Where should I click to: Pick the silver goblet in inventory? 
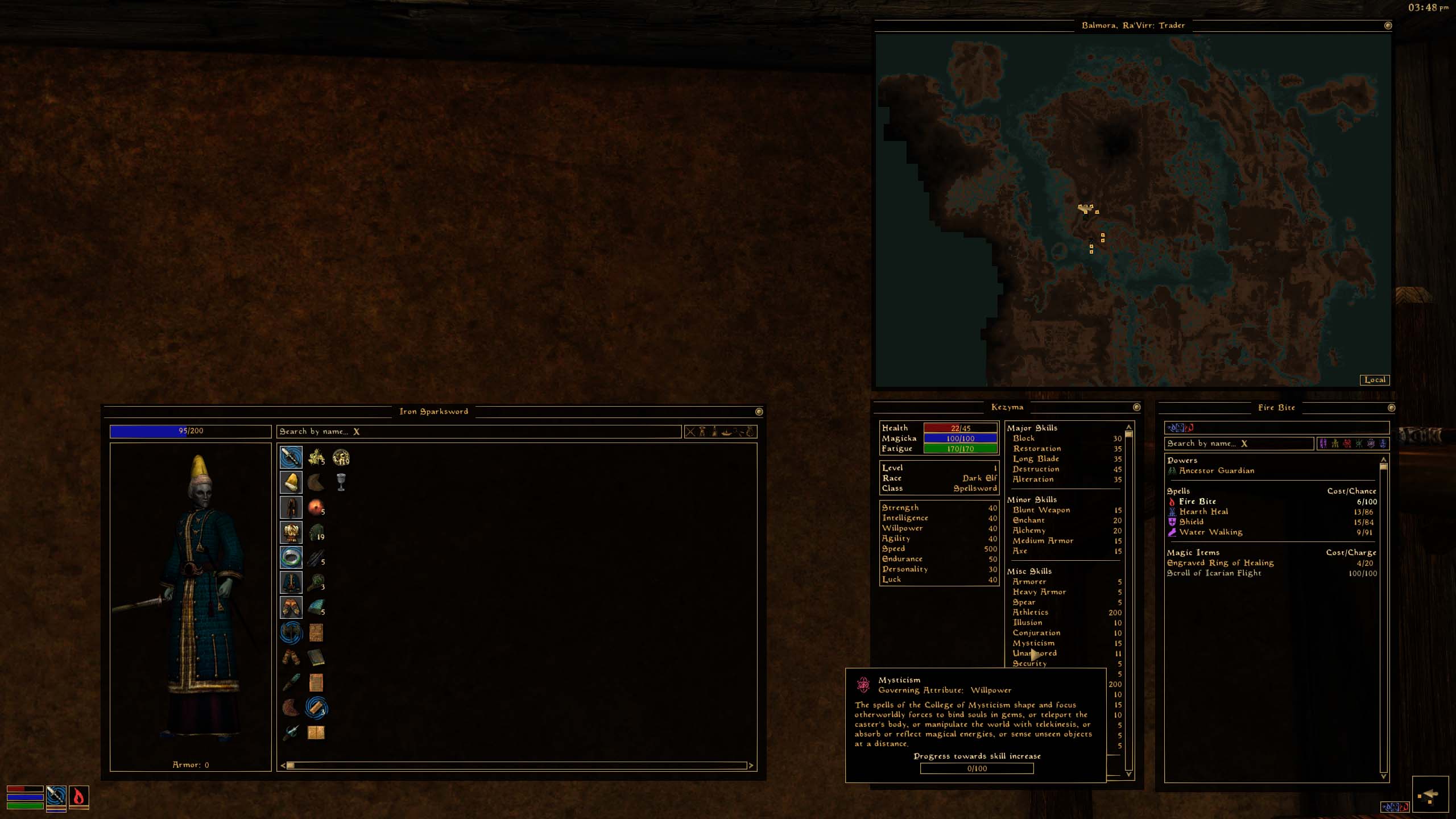coord(341,482)
